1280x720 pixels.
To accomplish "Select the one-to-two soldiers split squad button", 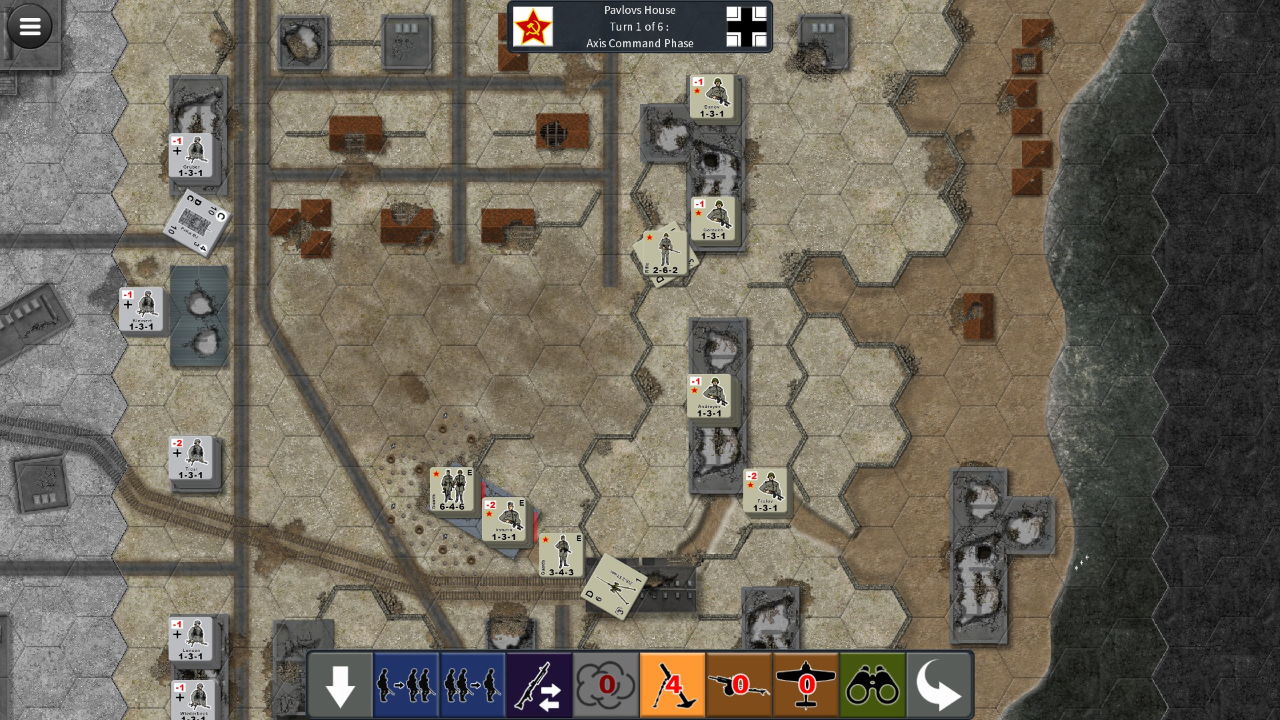I will click(x=406, y=686).
